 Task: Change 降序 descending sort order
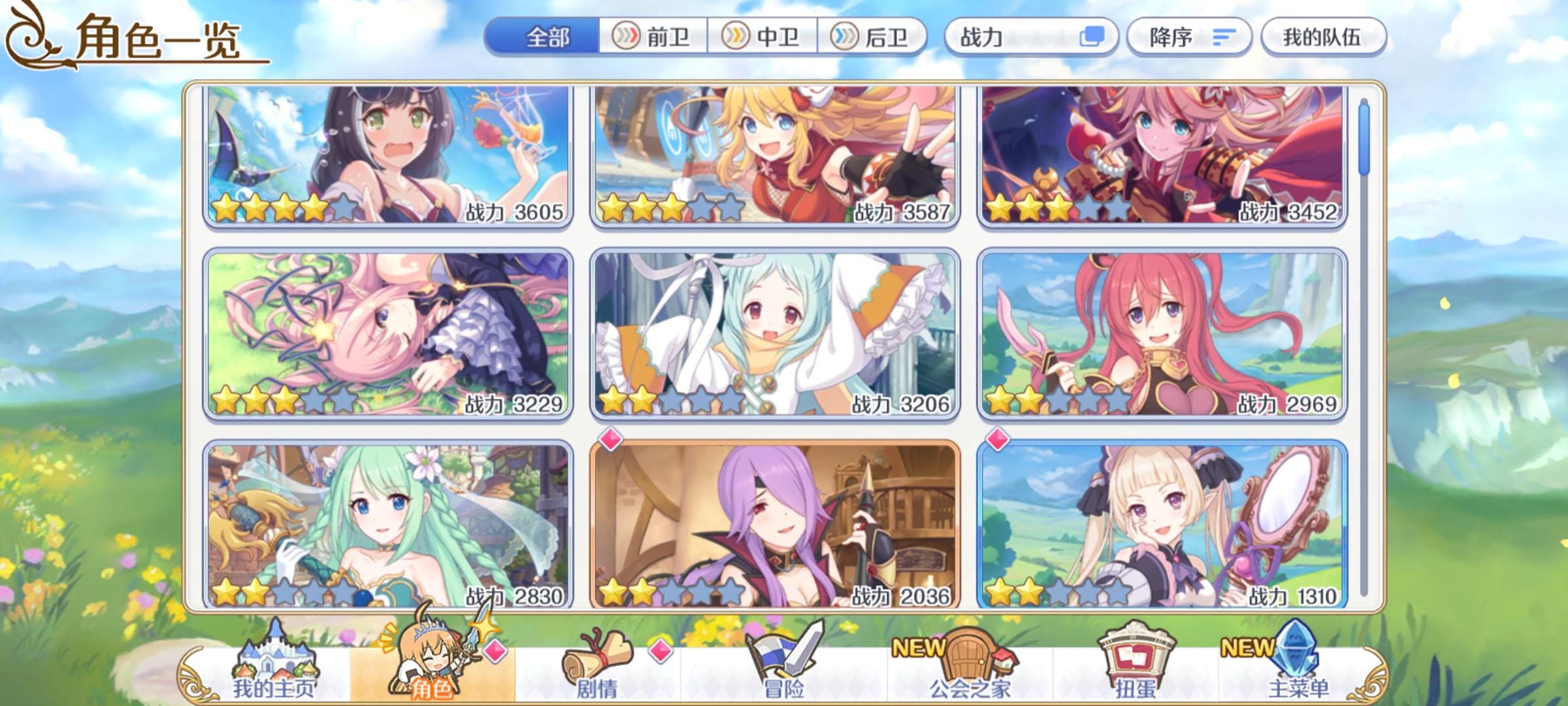(x=1189, y=38)
